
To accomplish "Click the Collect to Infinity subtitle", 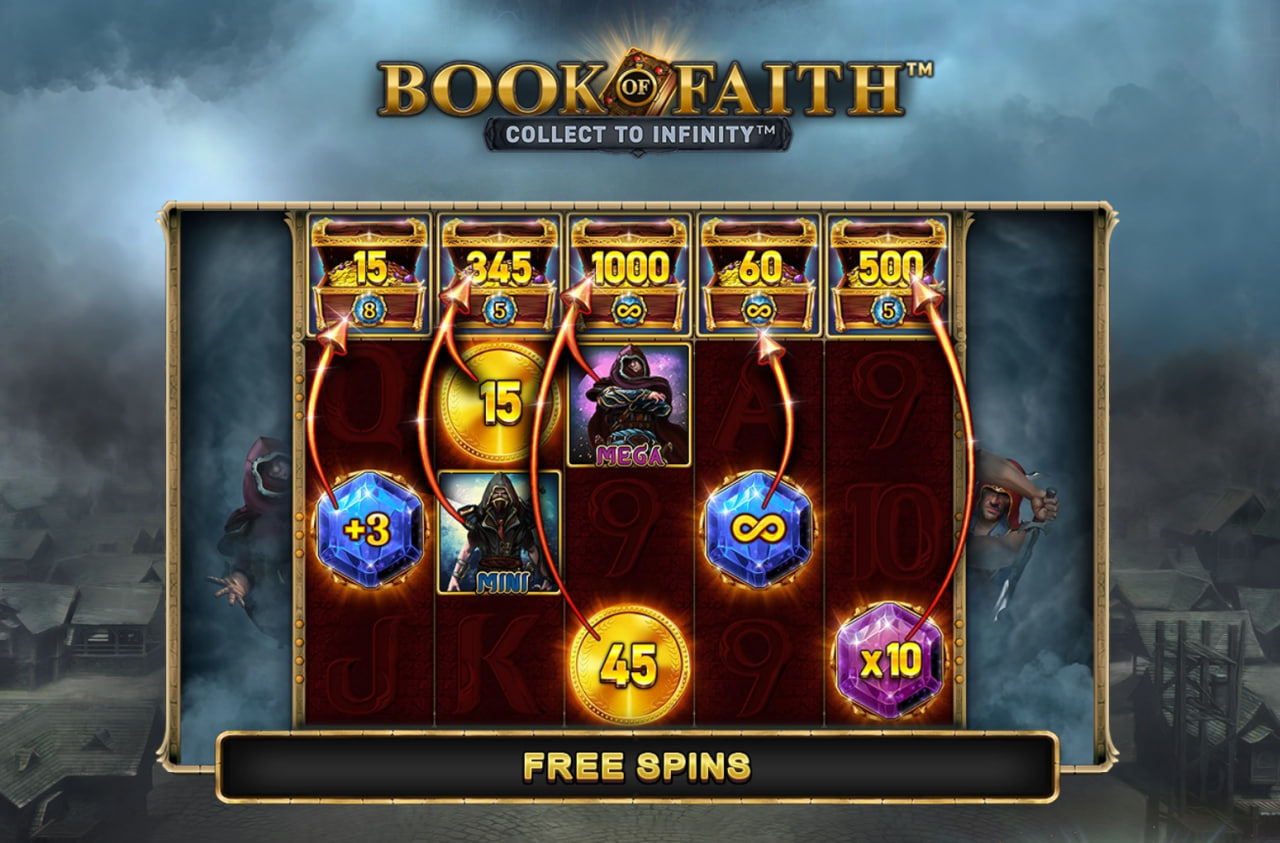I will (640, 131).
